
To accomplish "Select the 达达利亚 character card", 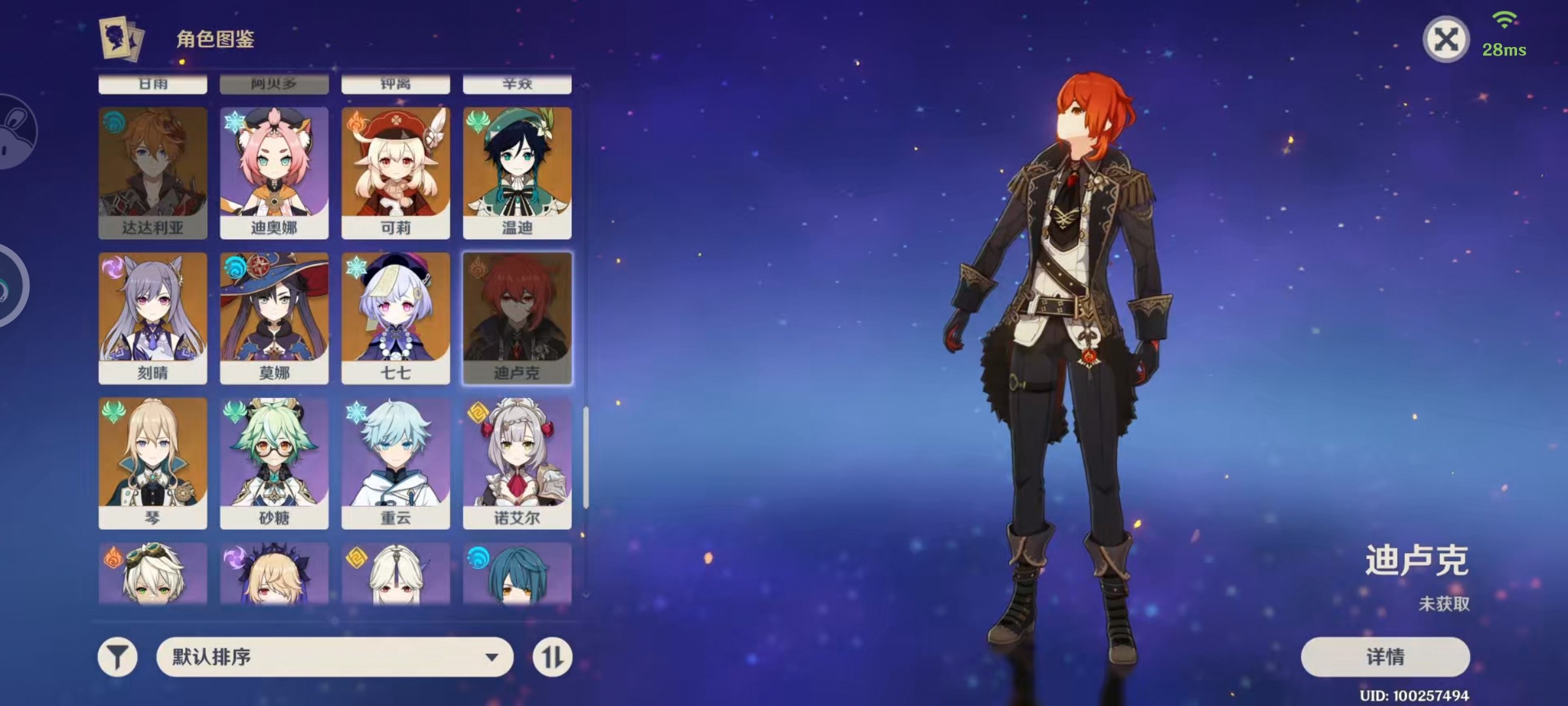I will [153, 173].
